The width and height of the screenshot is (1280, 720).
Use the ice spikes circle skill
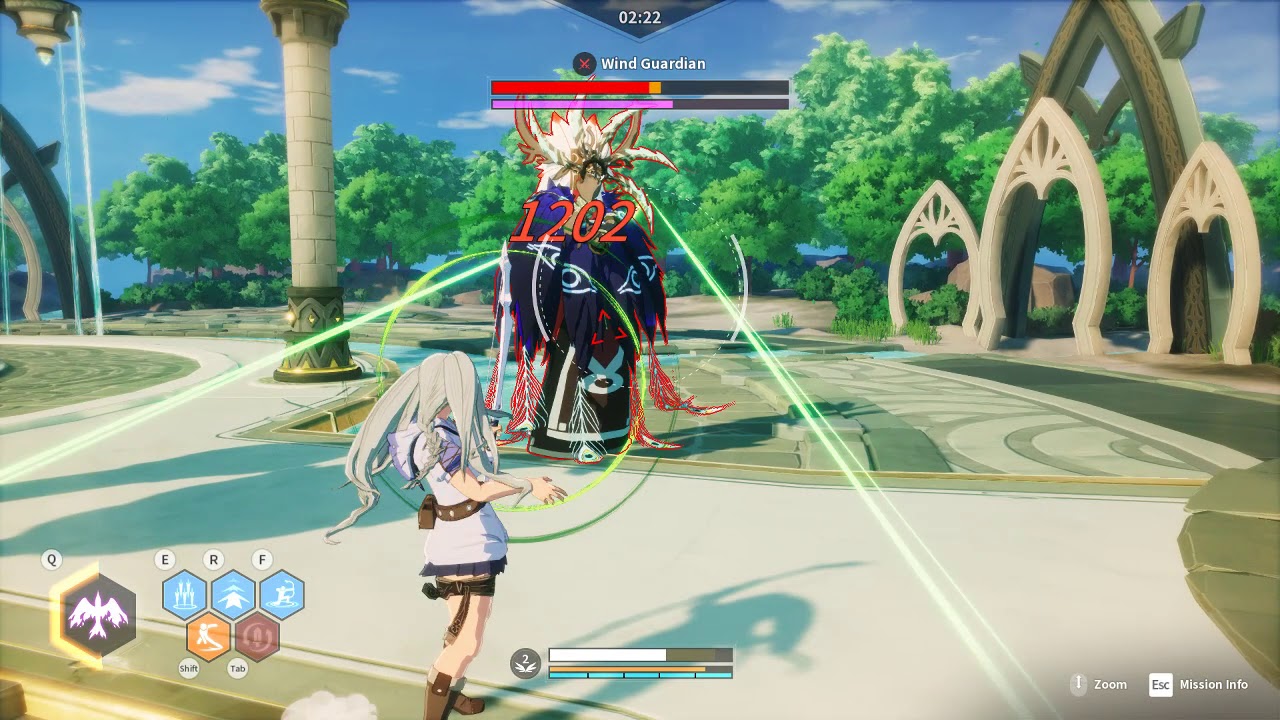click(x=185, y=595)
